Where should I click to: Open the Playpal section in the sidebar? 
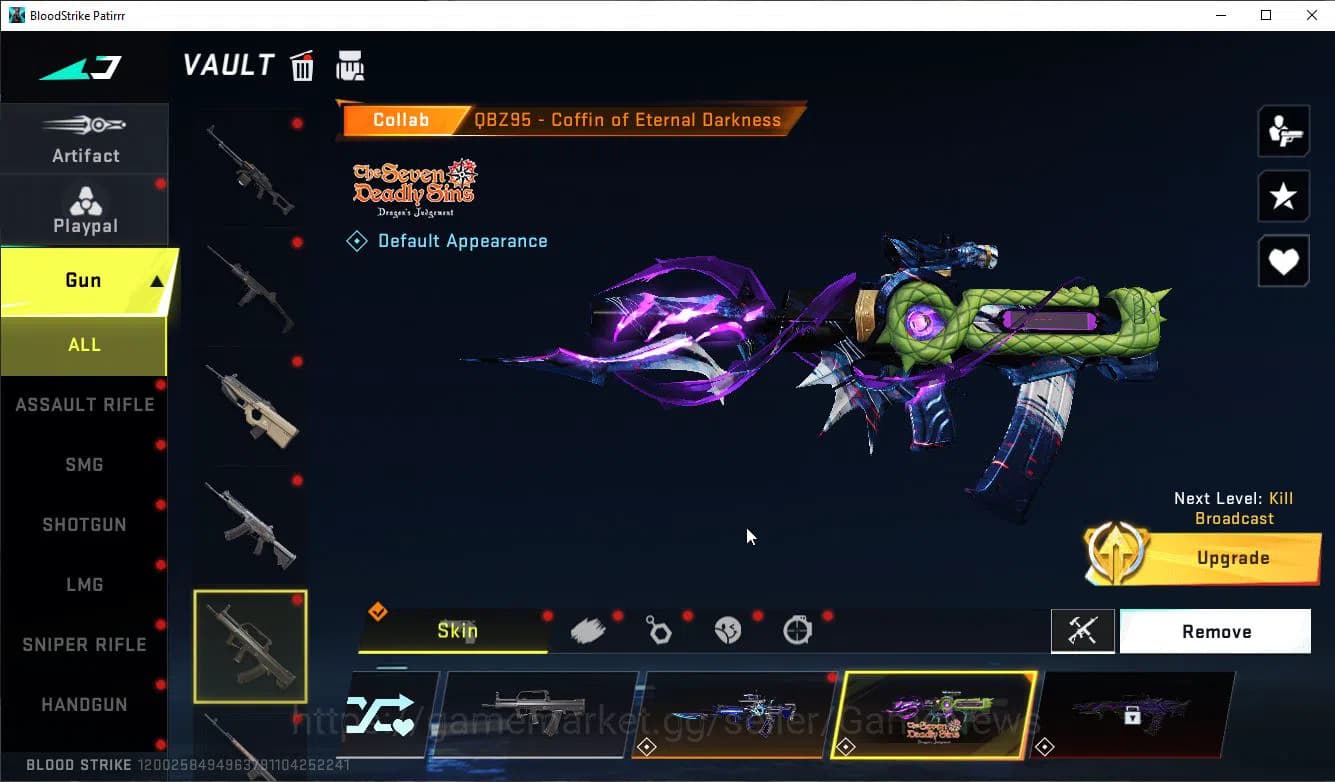84,210
